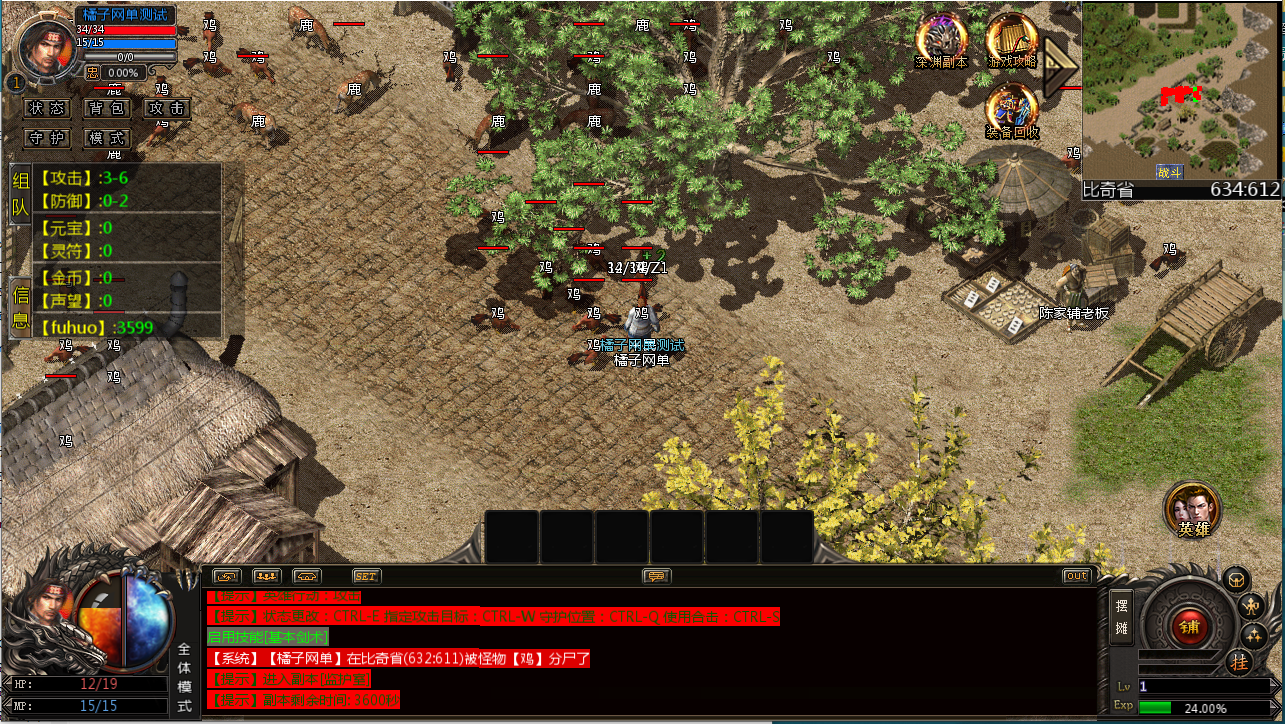Toggle the 模式 mode button
Viewport: 1285px width, 724px height.
[x=106, y=138]
